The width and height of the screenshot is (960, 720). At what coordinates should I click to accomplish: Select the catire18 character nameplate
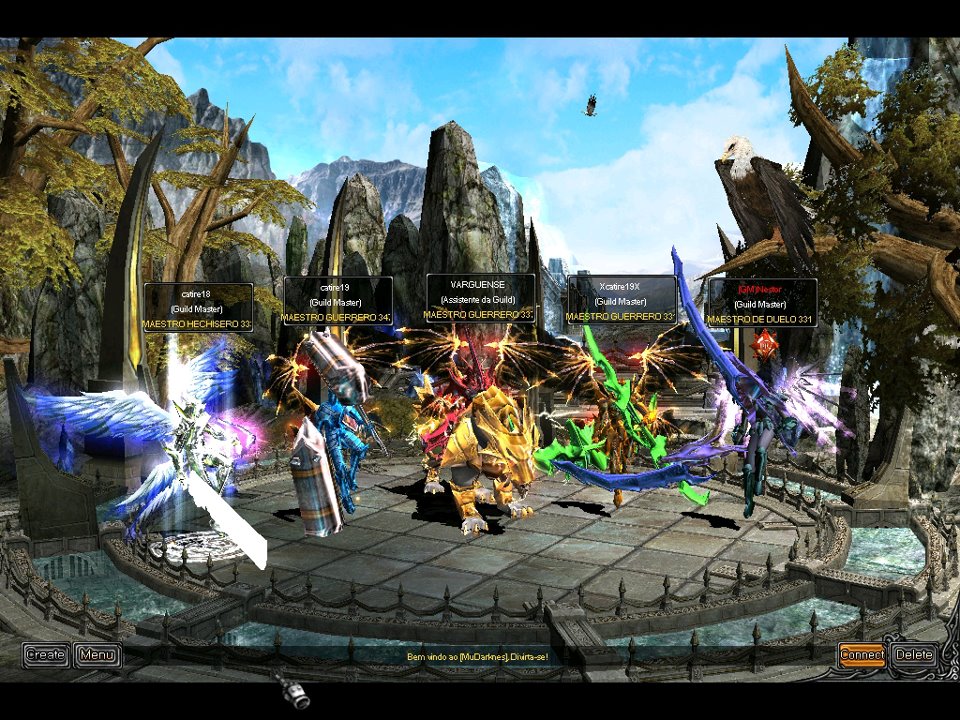click(197, 308)
